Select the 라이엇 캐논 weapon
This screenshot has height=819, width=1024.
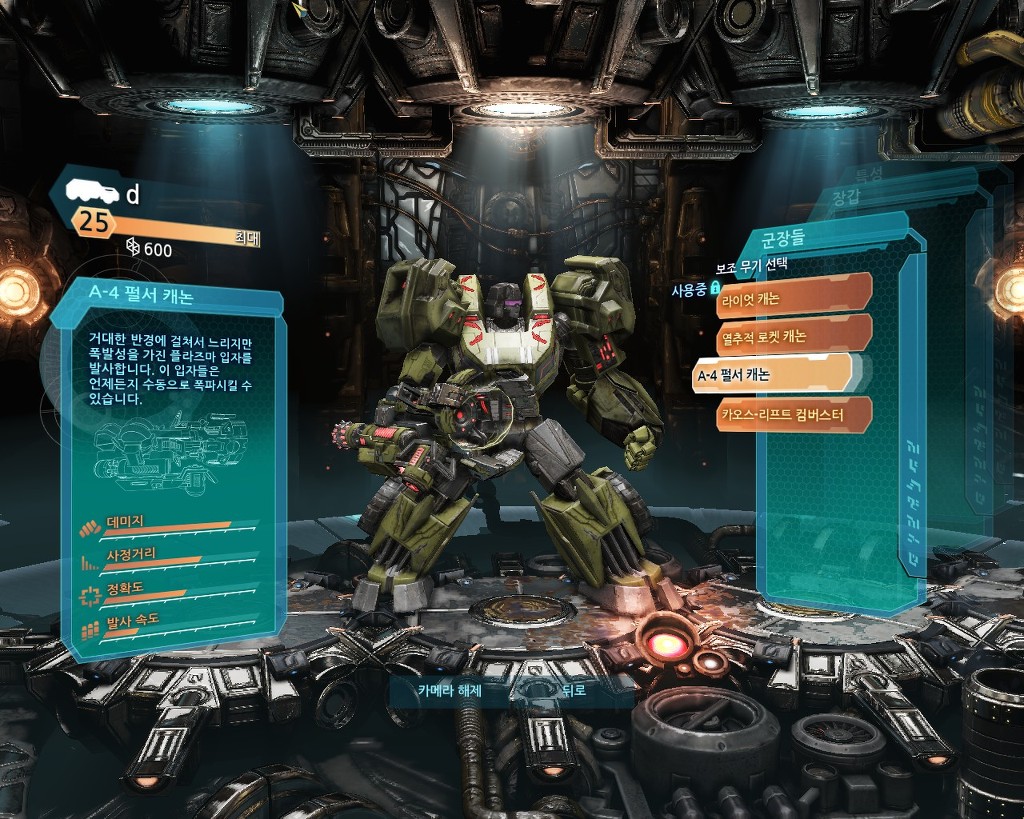pos(792,299)
